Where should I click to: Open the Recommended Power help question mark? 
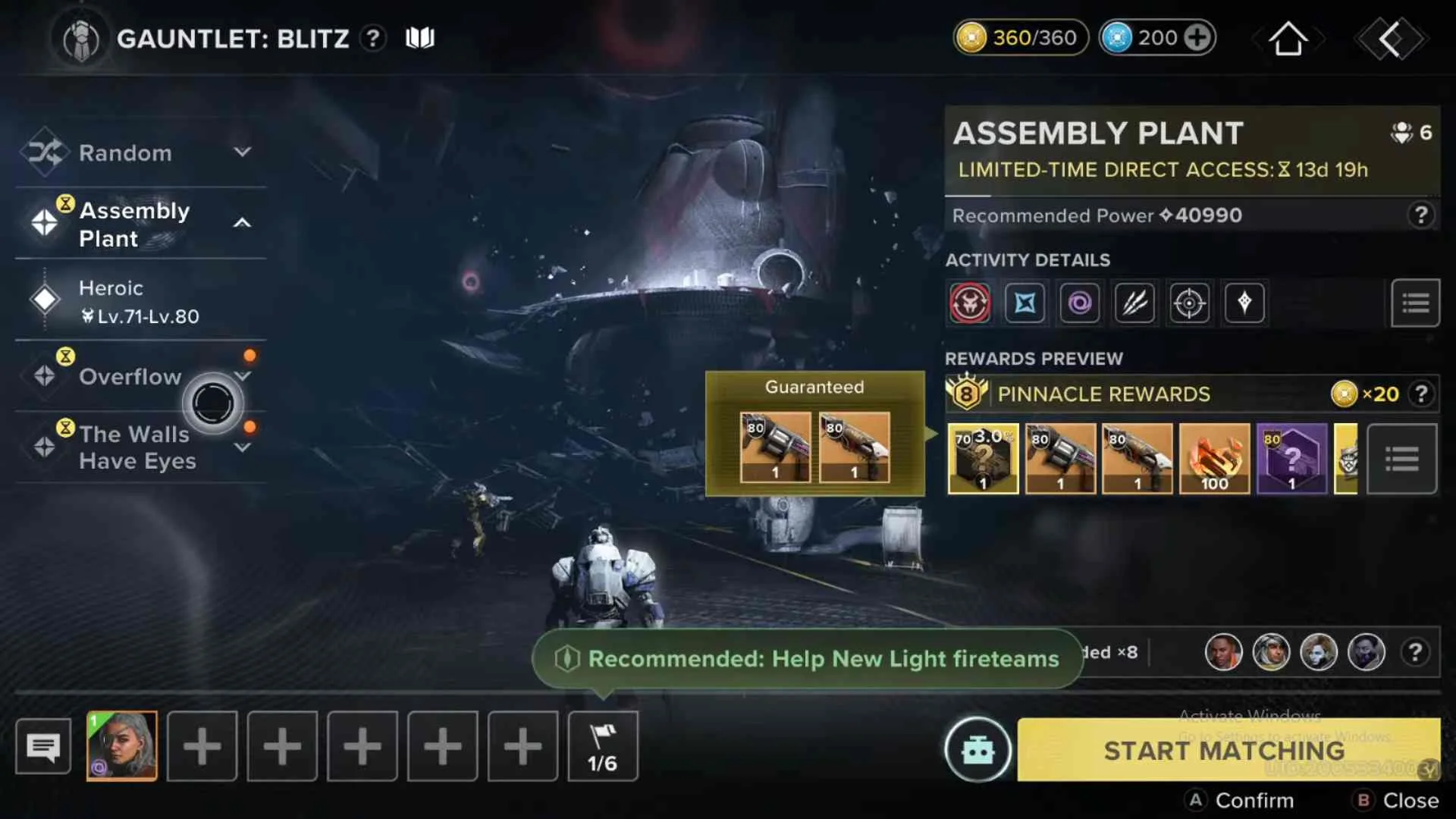tap(1420, 215)
